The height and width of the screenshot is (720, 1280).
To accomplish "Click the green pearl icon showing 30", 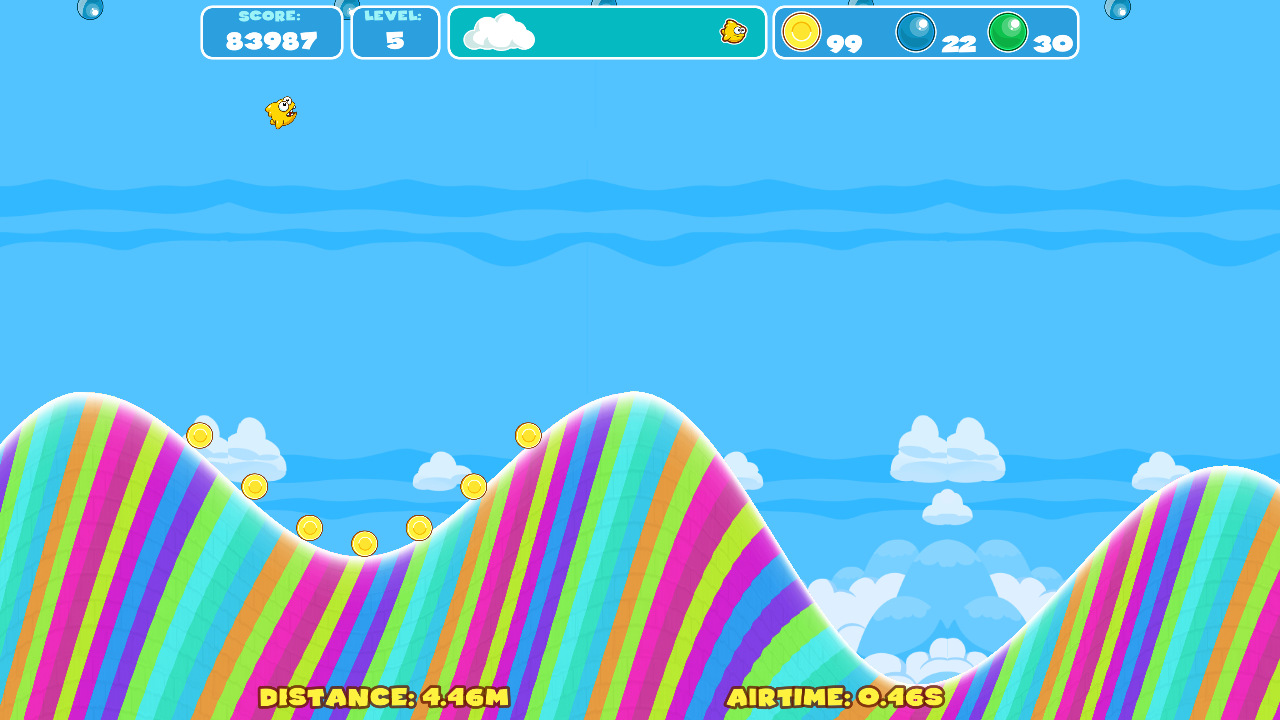I will click(1010, 32).
